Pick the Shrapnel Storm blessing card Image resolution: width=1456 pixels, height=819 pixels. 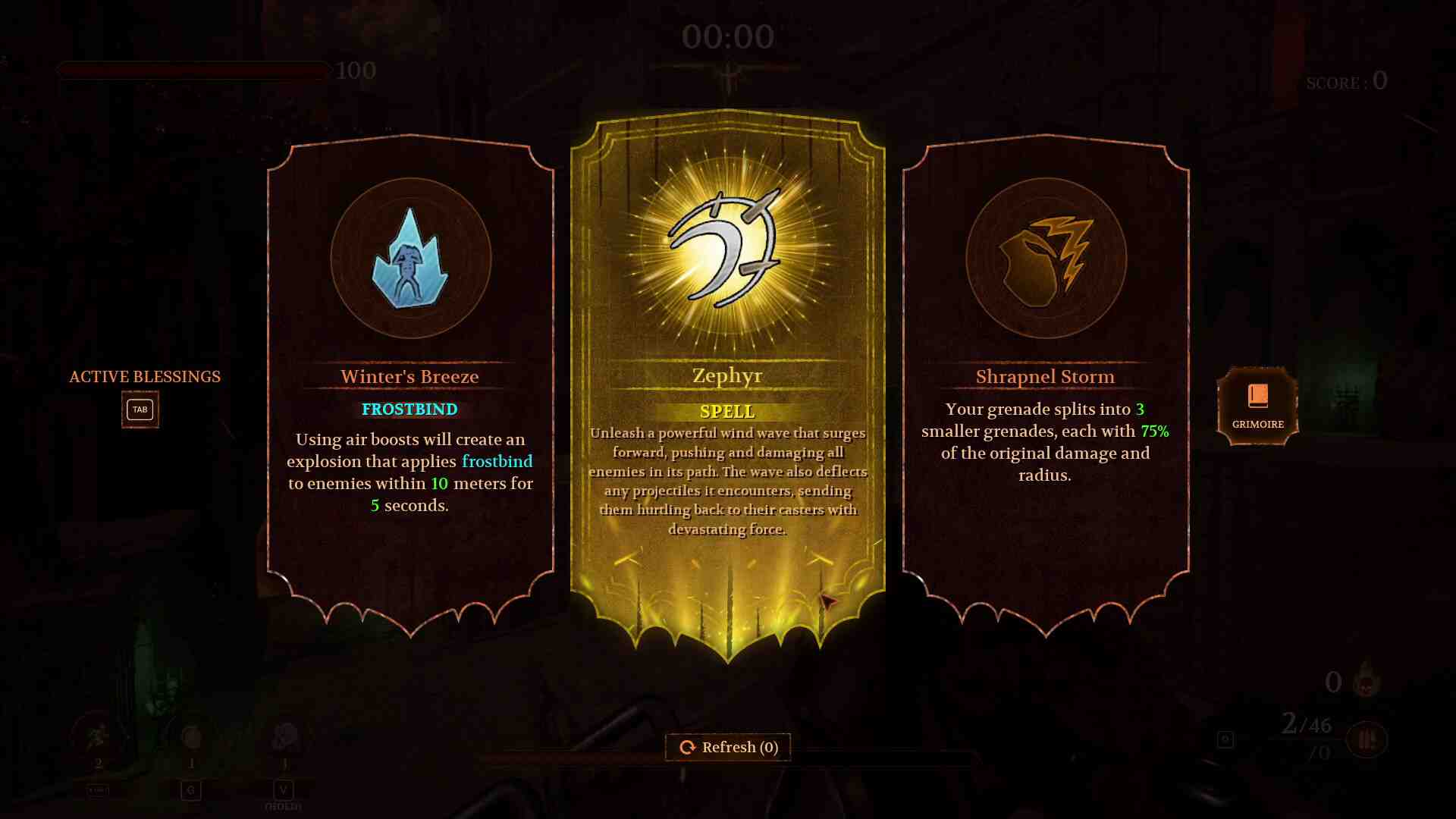[1046, 379]
